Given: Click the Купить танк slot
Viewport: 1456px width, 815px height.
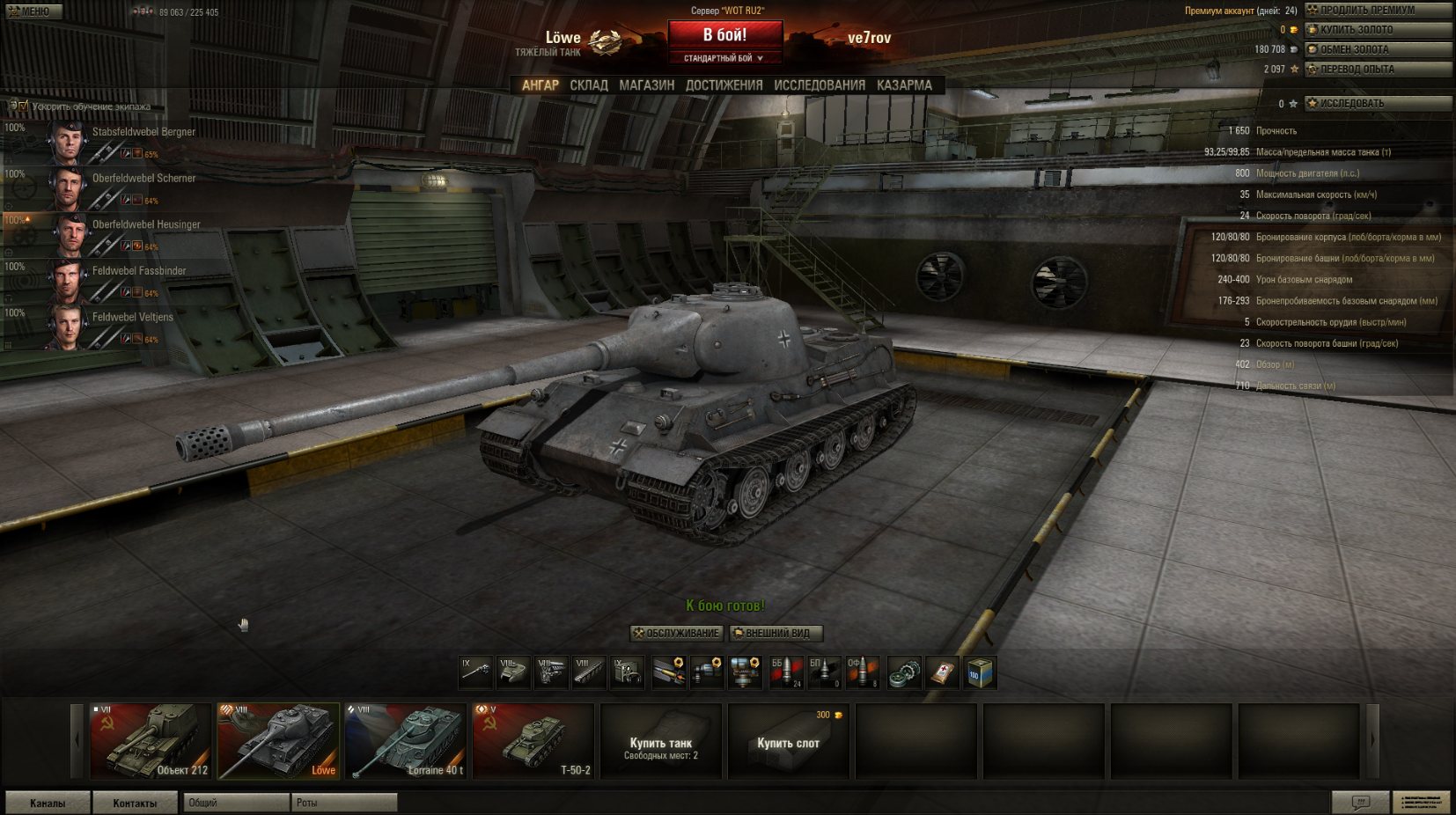Looking at the screenshot, I should pyautogui.click(x=660, y=742).
